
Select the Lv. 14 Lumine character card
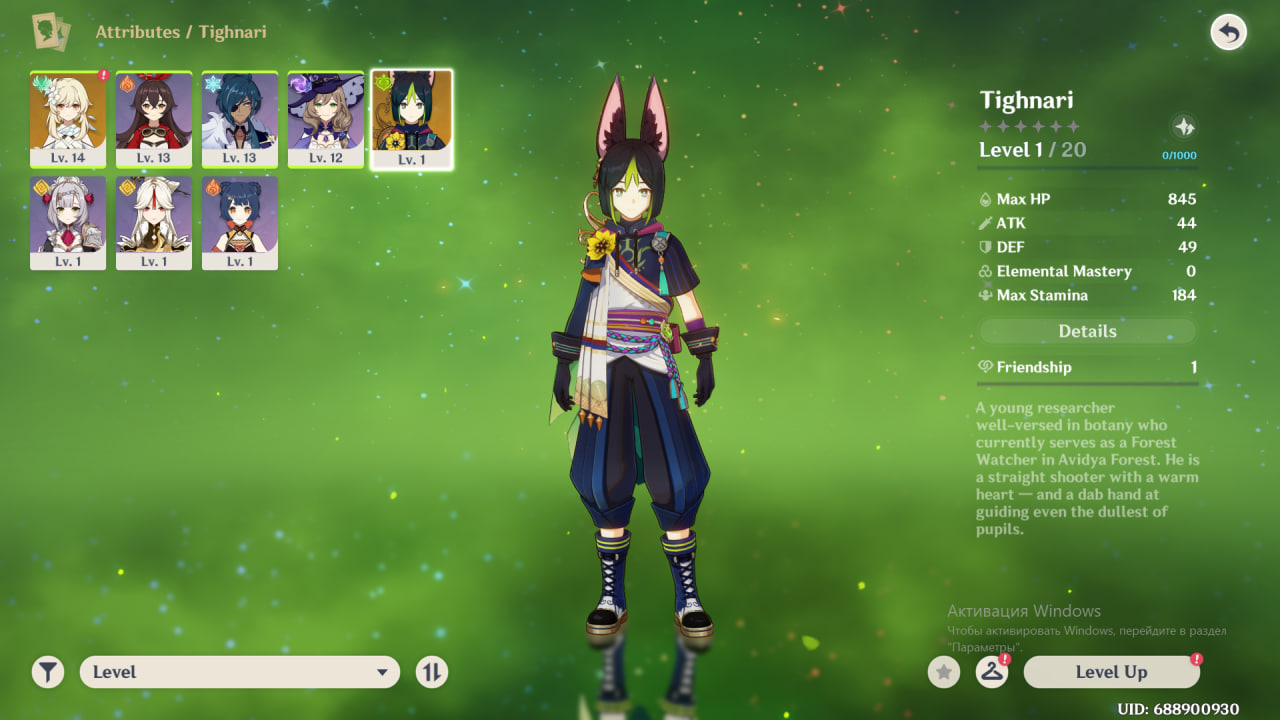click(x=68, y=119)
